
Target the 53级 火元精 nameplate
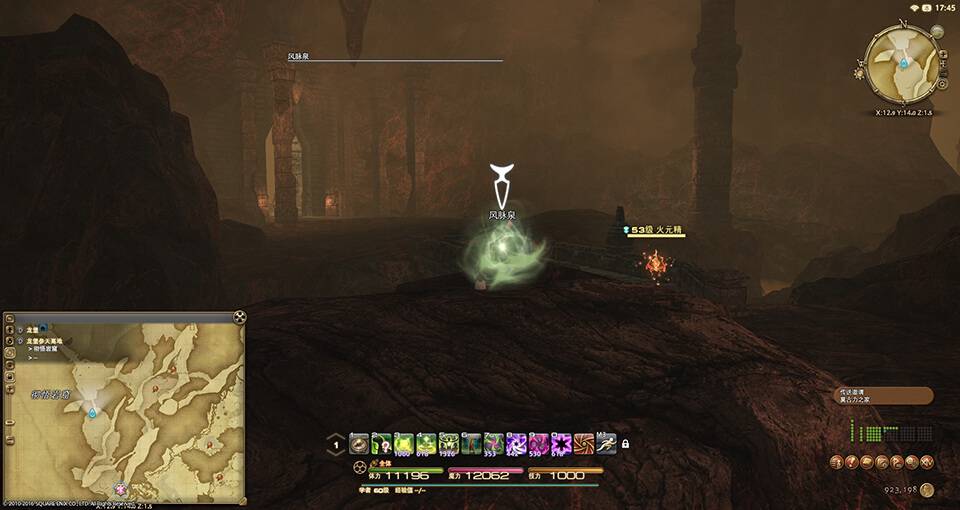click(654, 230)
